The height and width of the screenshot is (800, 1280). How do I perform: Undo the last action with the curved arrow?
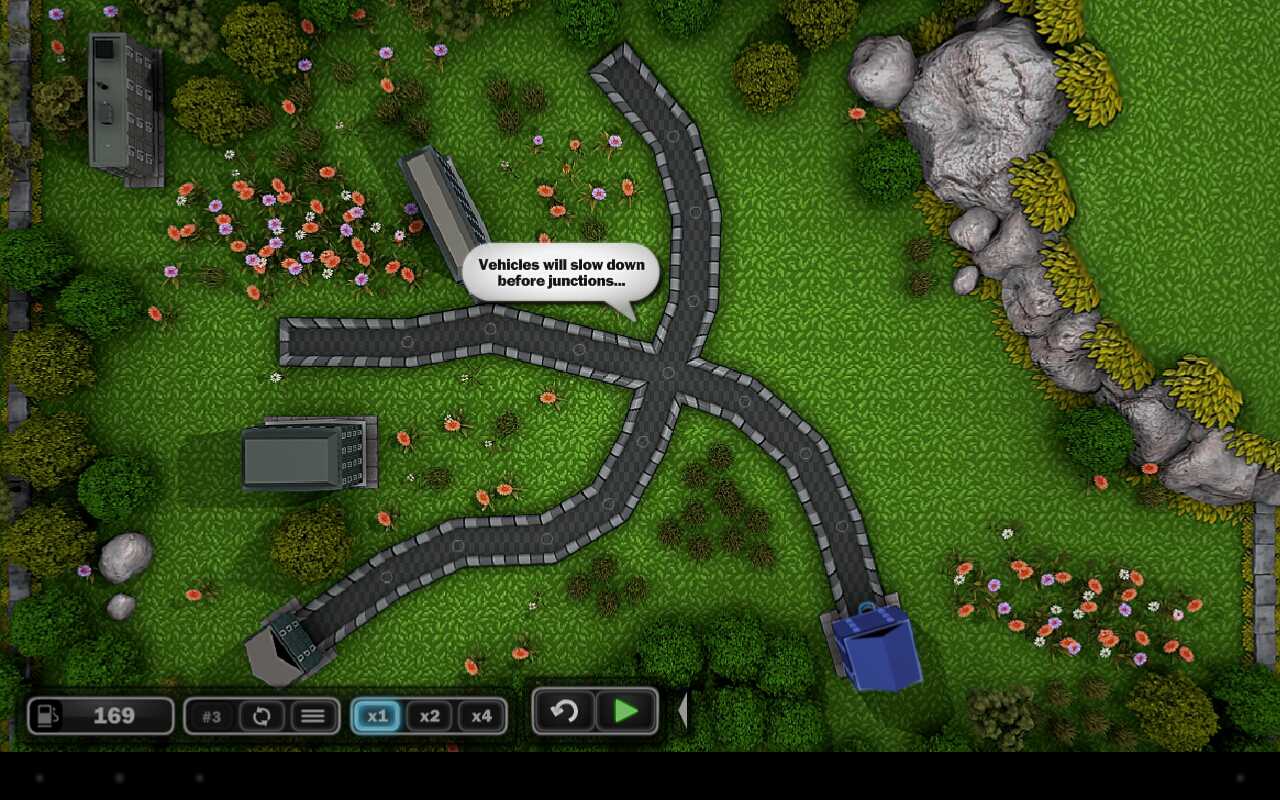coord(565,711)
